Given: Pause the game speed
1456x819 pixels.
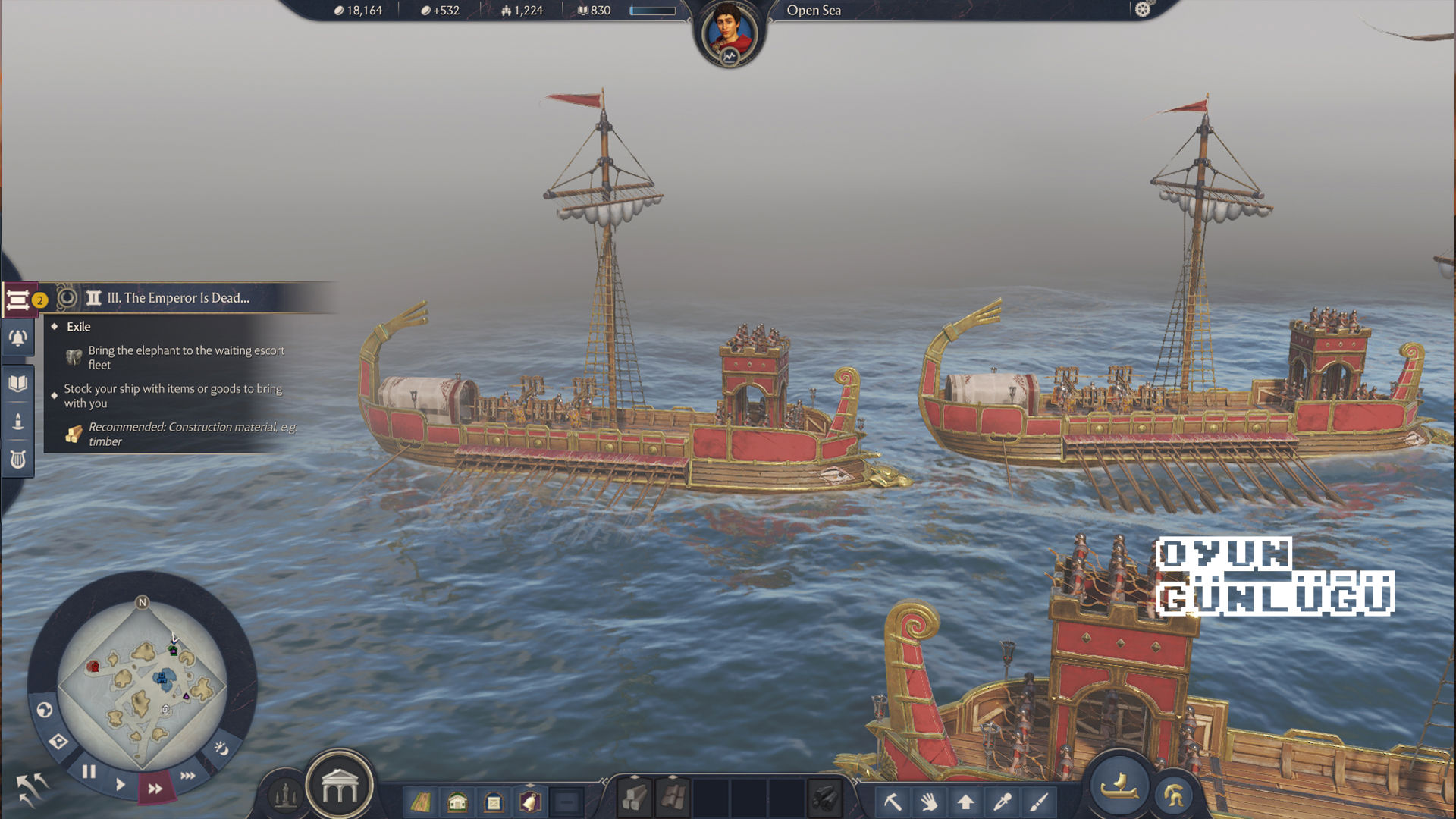Looking at the screenshot, I should pyautogui.click(x=89, y=772).
